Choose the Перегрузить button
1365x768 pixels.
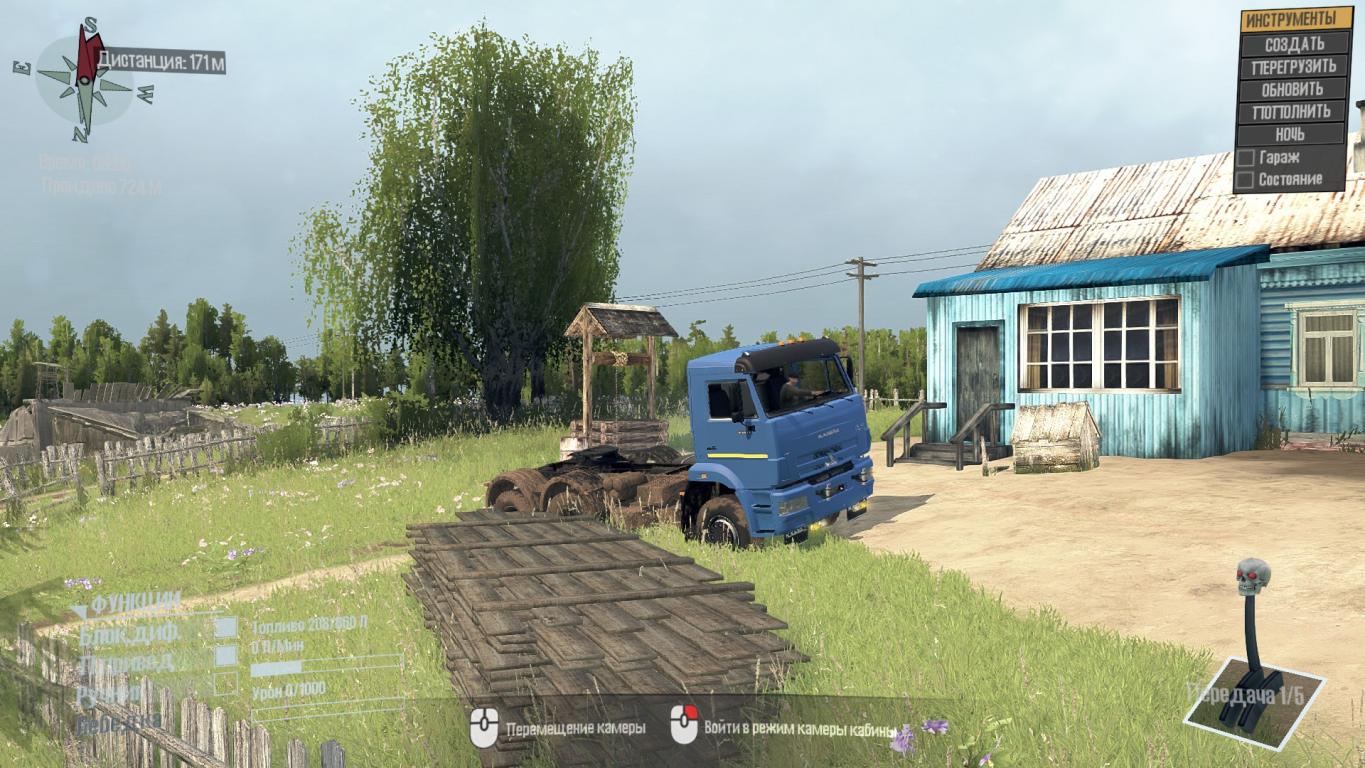pyautogui.click(x=1294, y=67)
